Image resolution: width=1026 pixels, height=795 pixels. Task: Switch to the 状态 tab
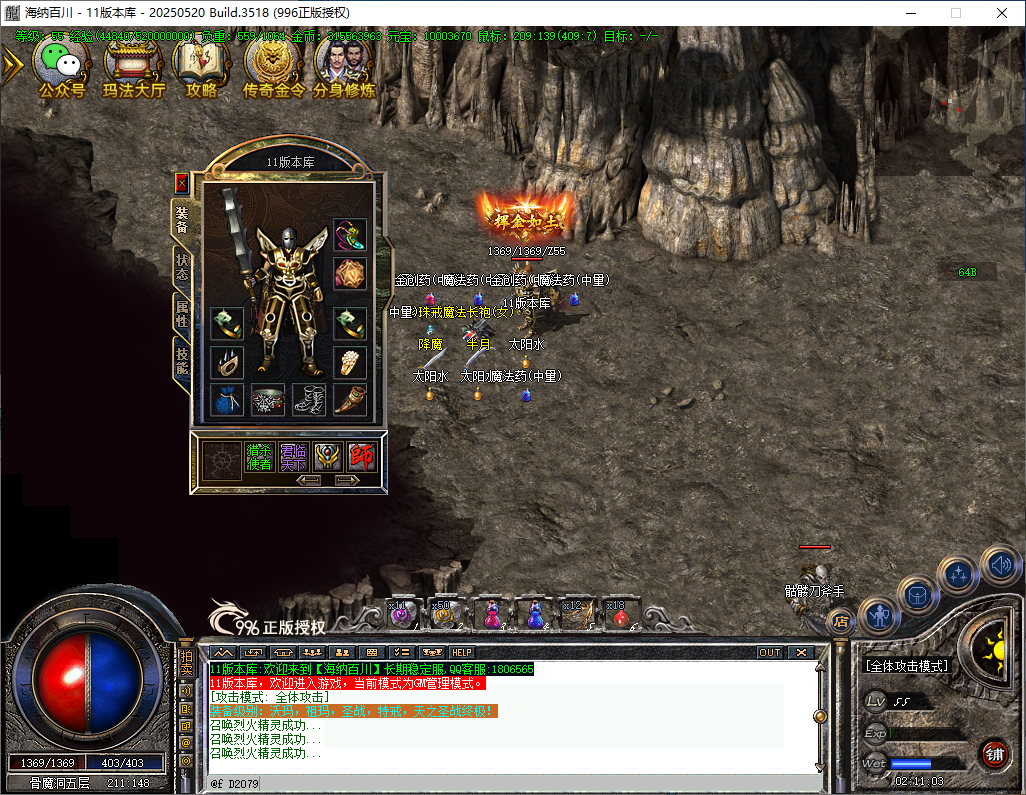(x=182, y=267)
